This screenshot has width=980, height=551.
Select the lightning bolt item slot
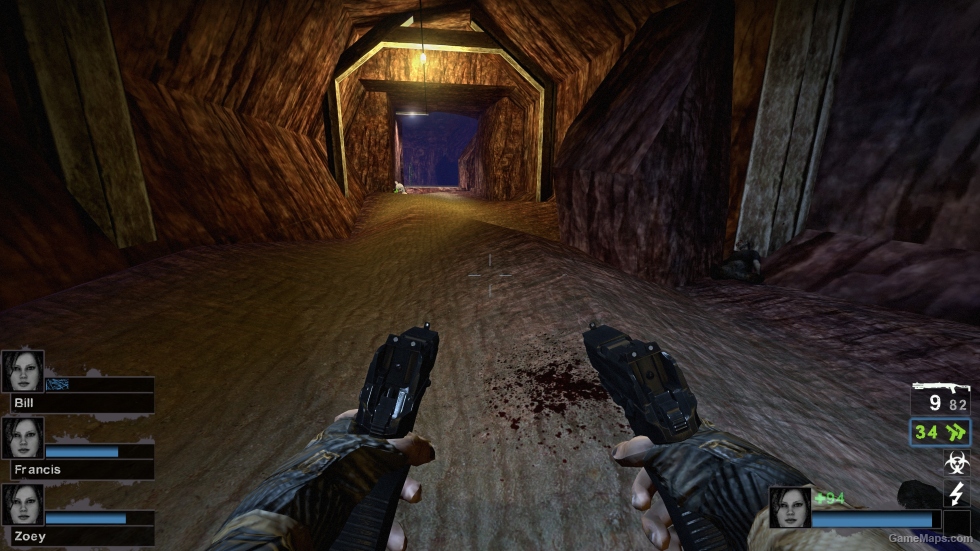(x=956, y=492)
